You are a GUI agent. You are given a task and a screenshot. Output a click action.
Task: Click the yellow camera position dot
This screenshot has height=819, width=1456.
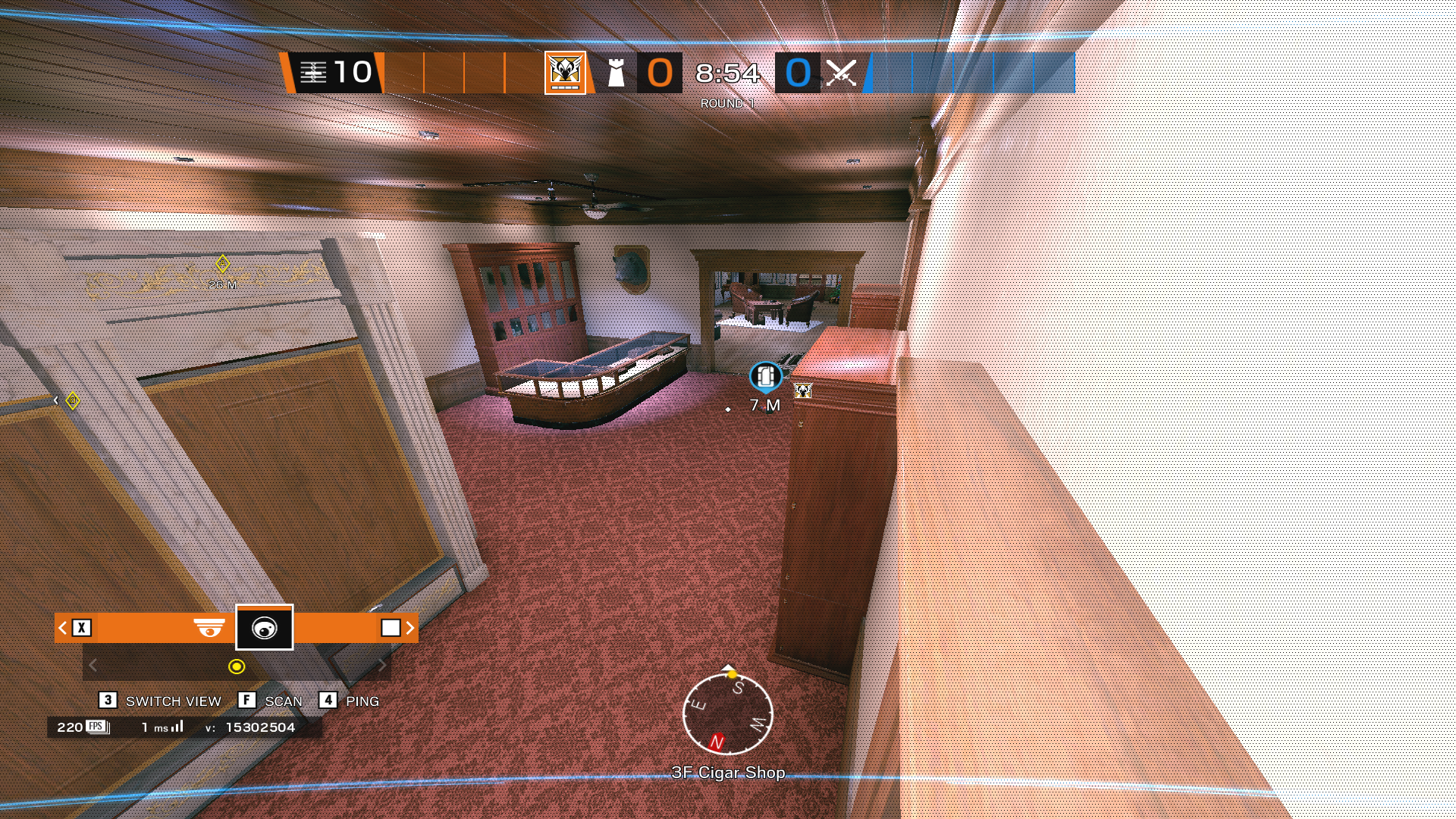click(x=237, y=667)
